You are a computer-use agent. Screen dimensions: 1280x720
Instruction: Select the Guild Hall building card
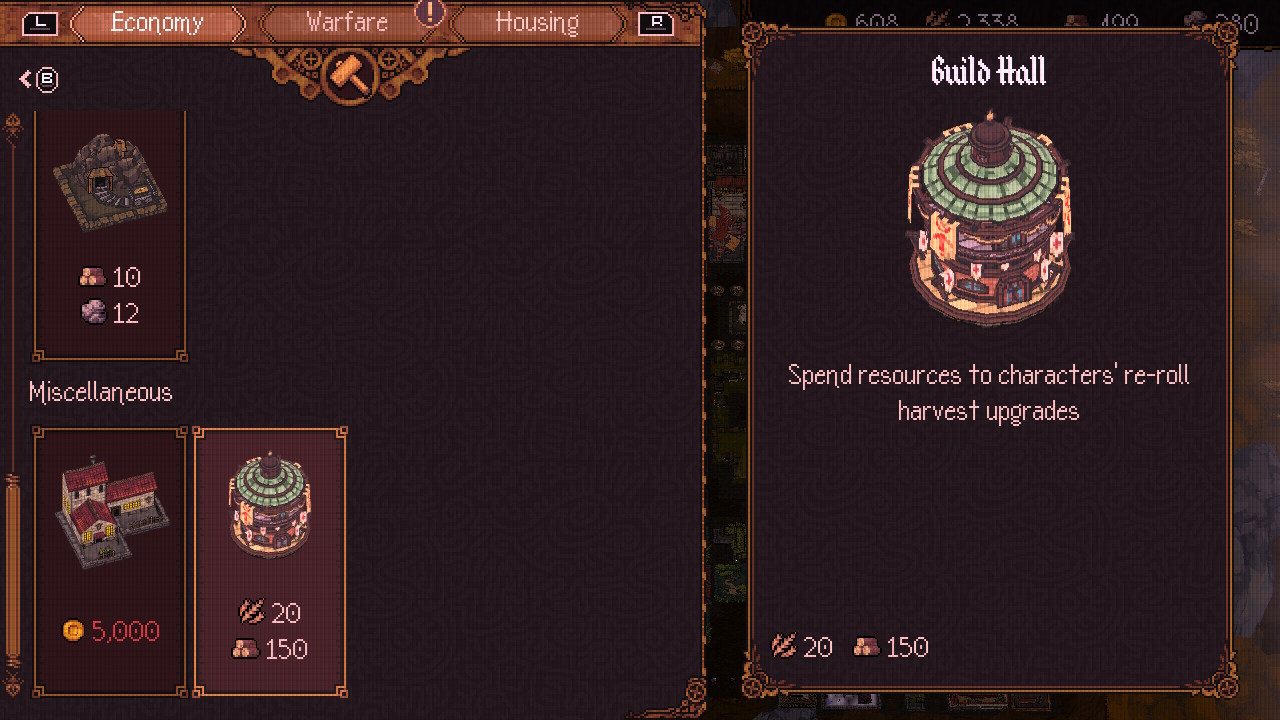(270, 560)
